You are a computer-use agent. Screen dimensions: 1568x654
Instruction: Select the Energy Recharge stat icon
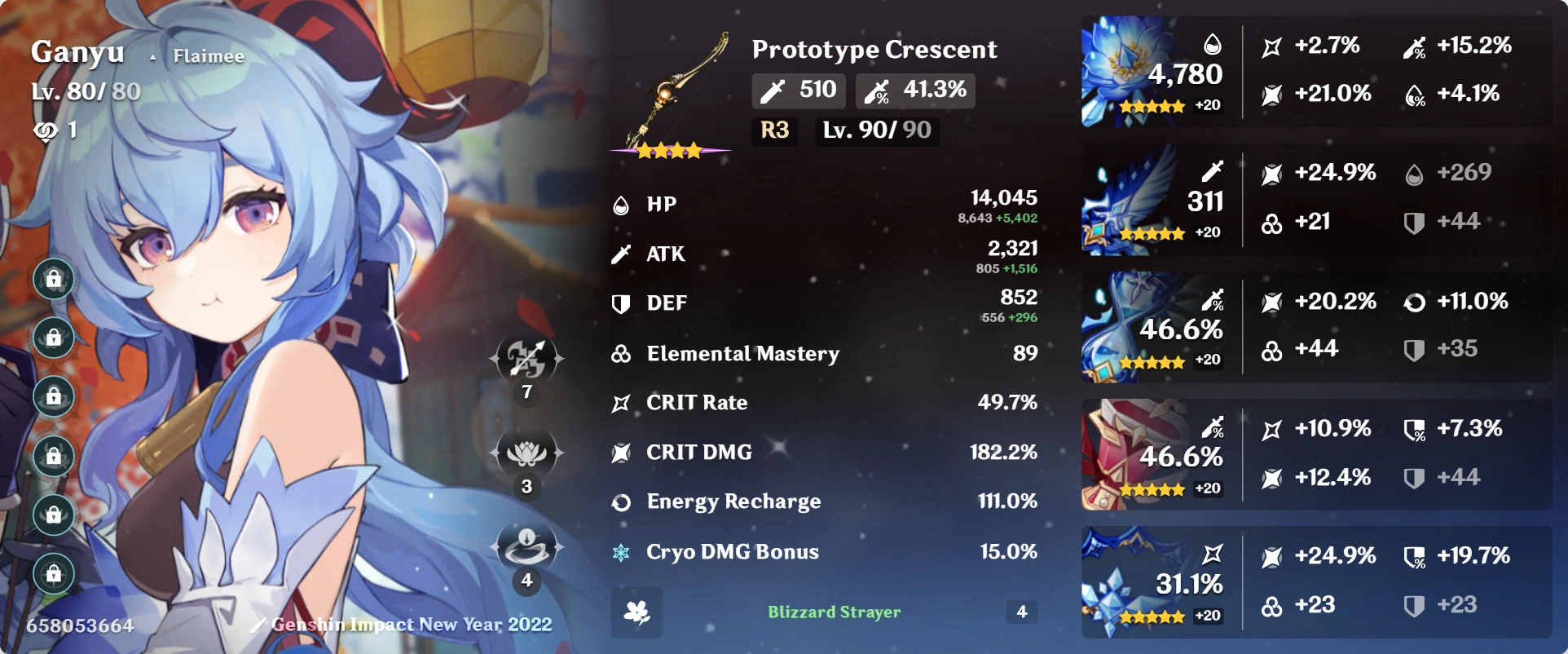[x=621, y=502]
